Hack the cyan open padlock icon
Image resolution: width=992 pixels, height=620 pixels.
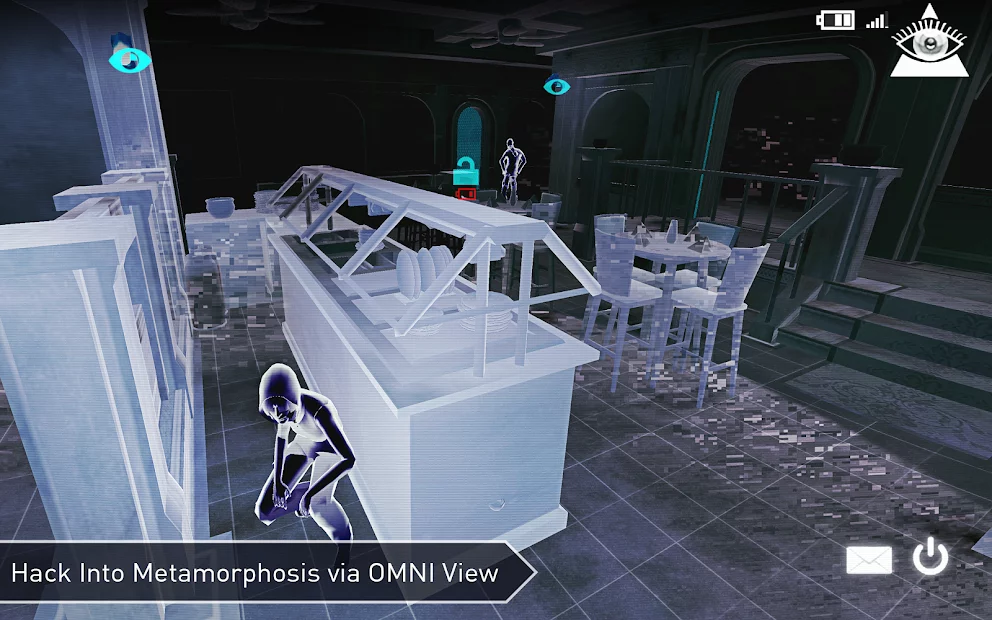point(464,171)
